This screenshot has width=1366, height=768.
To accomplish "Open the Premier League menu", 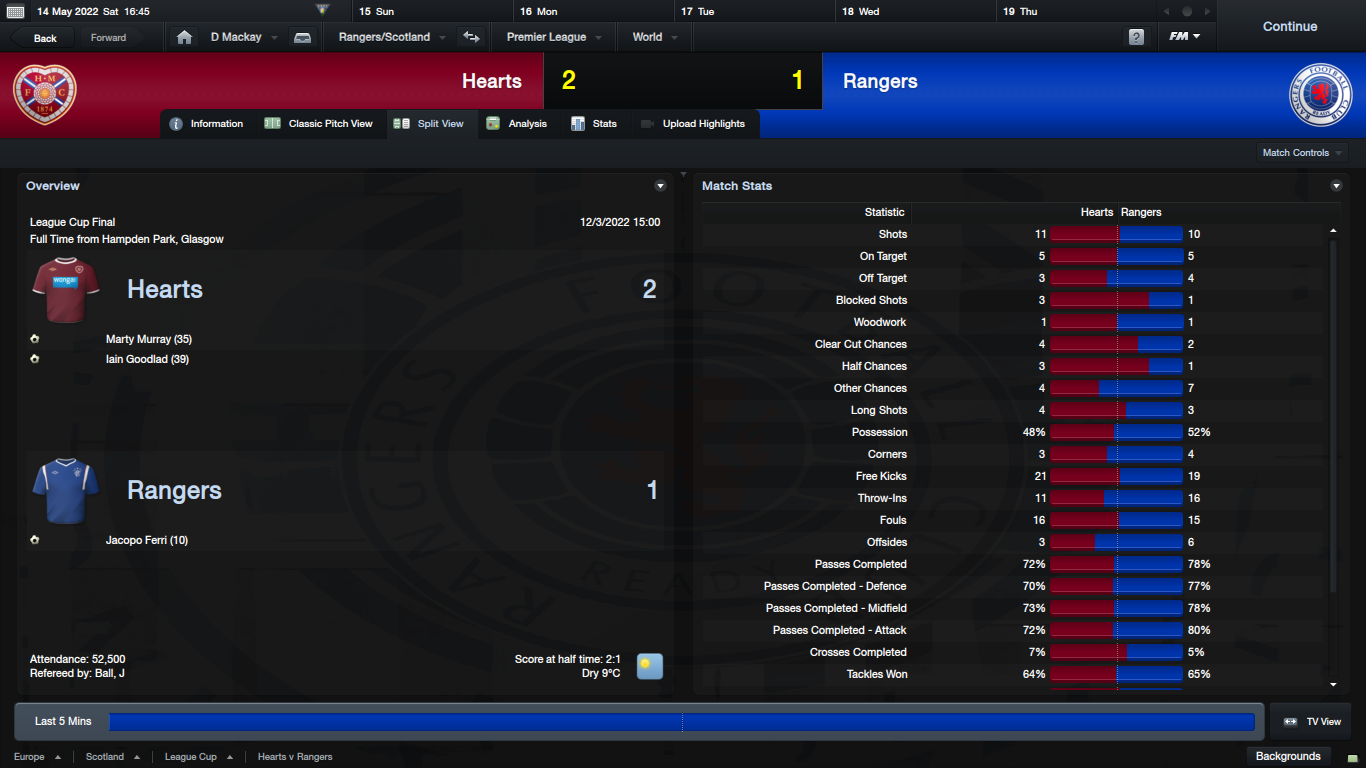I will click(553, 37).
